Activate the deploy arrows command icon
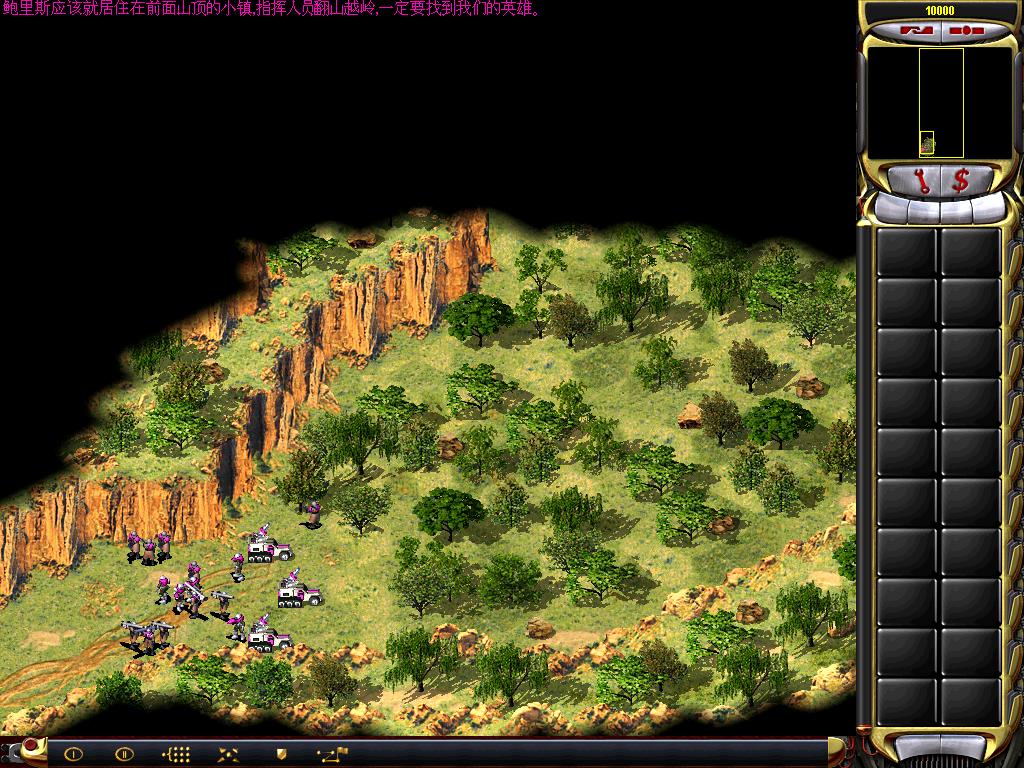 228,754
